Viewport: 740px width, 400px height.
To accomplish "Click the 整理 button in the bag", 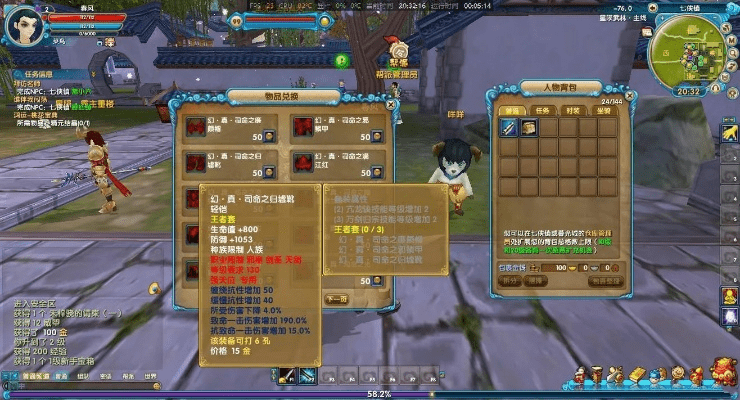I will (x=535, y=282).
